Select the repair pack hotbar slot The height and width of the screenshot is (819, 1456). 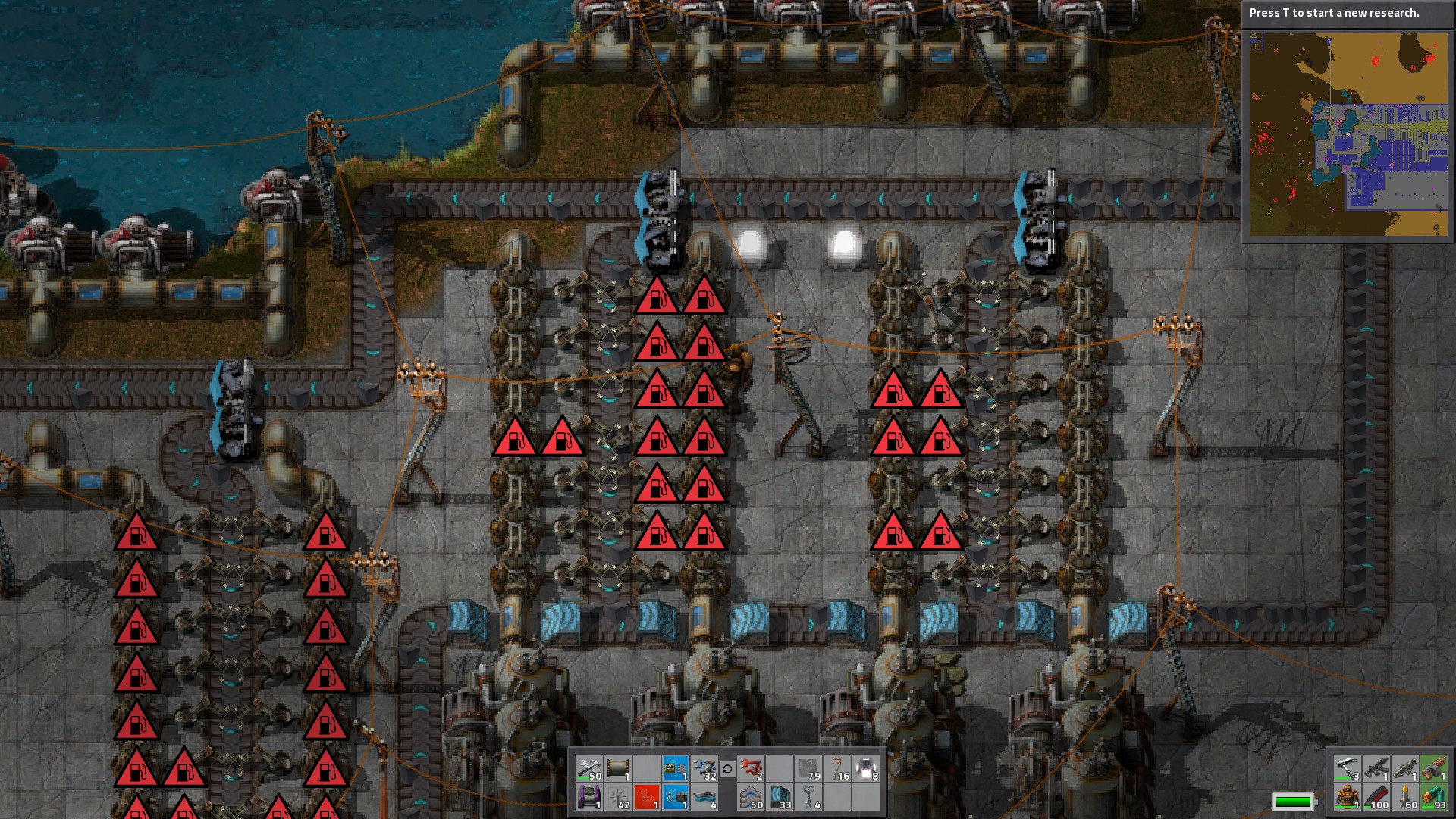point(589,768)
